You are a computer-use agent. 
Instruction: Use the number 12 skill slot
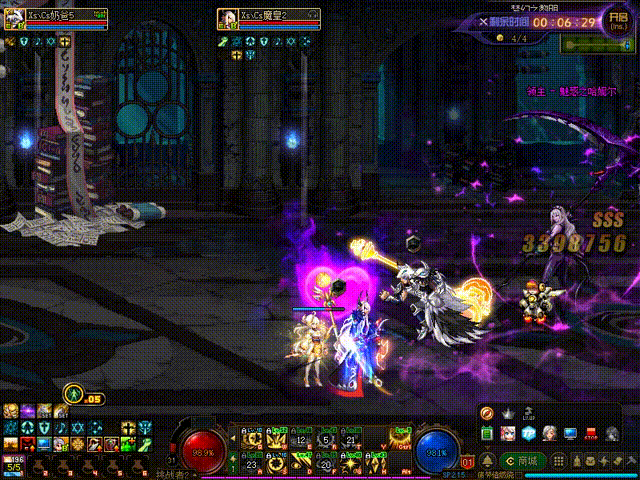click(298, 438)
